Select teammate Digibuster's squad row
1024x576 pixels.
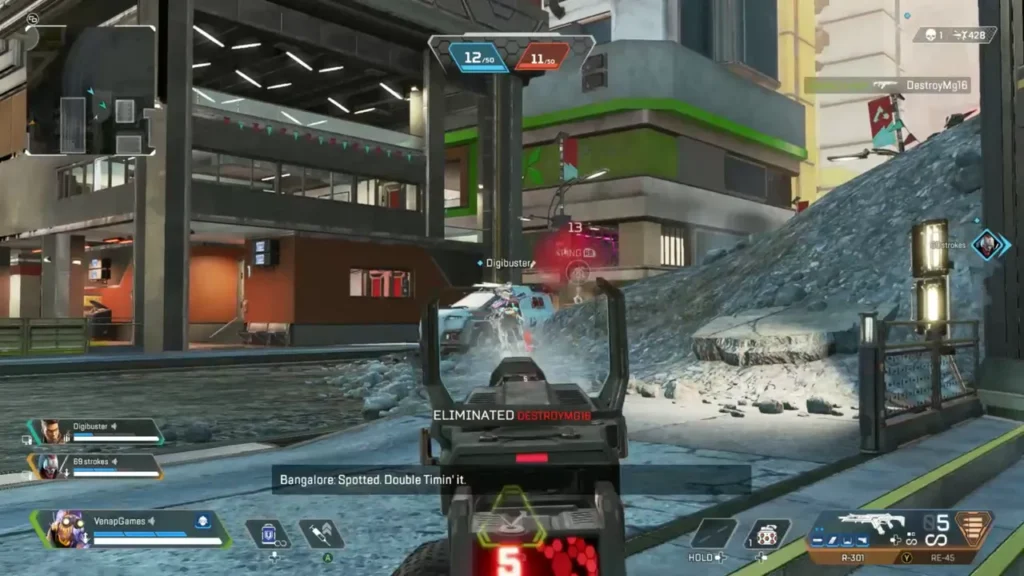tap(97, 431)
